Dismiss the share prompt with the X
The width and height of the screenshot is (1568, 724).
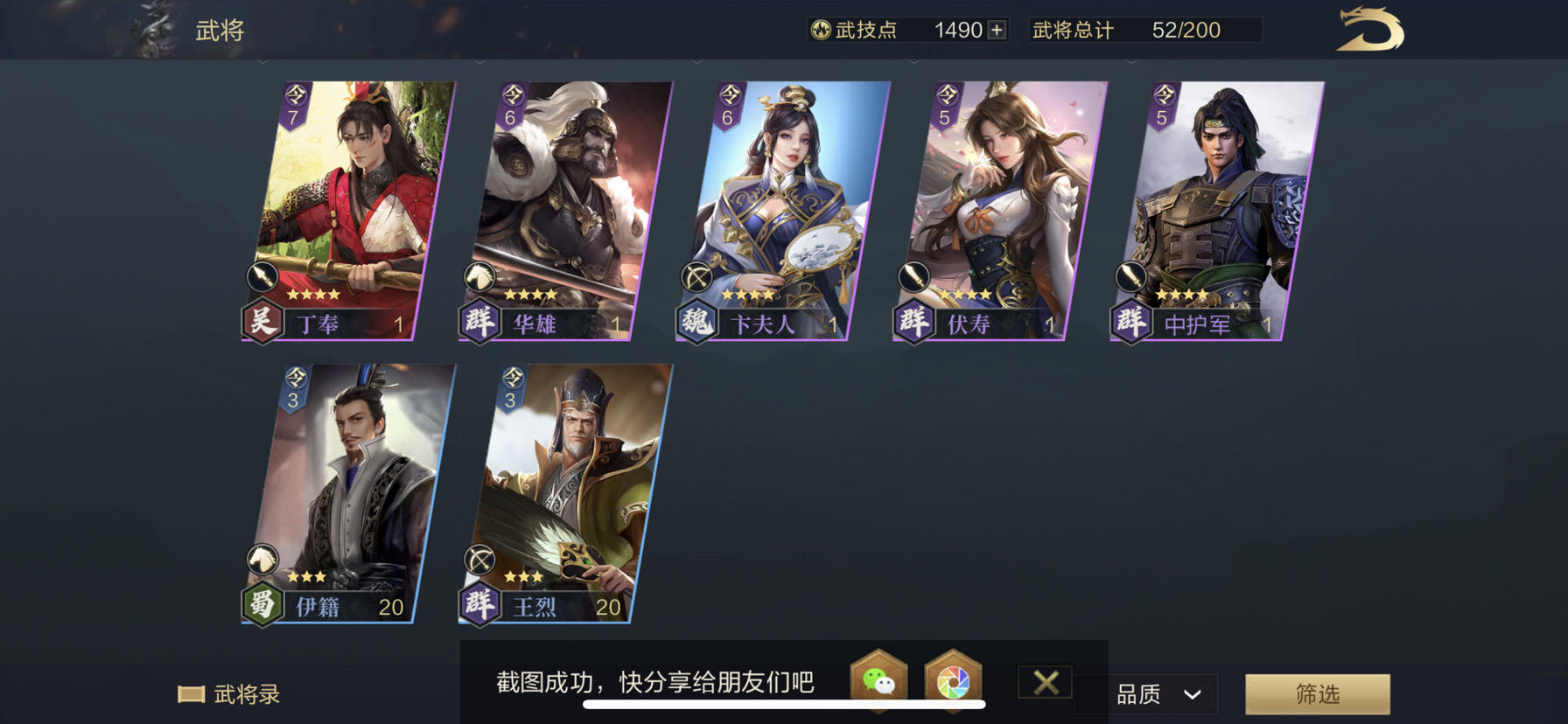coord(1045,683)
